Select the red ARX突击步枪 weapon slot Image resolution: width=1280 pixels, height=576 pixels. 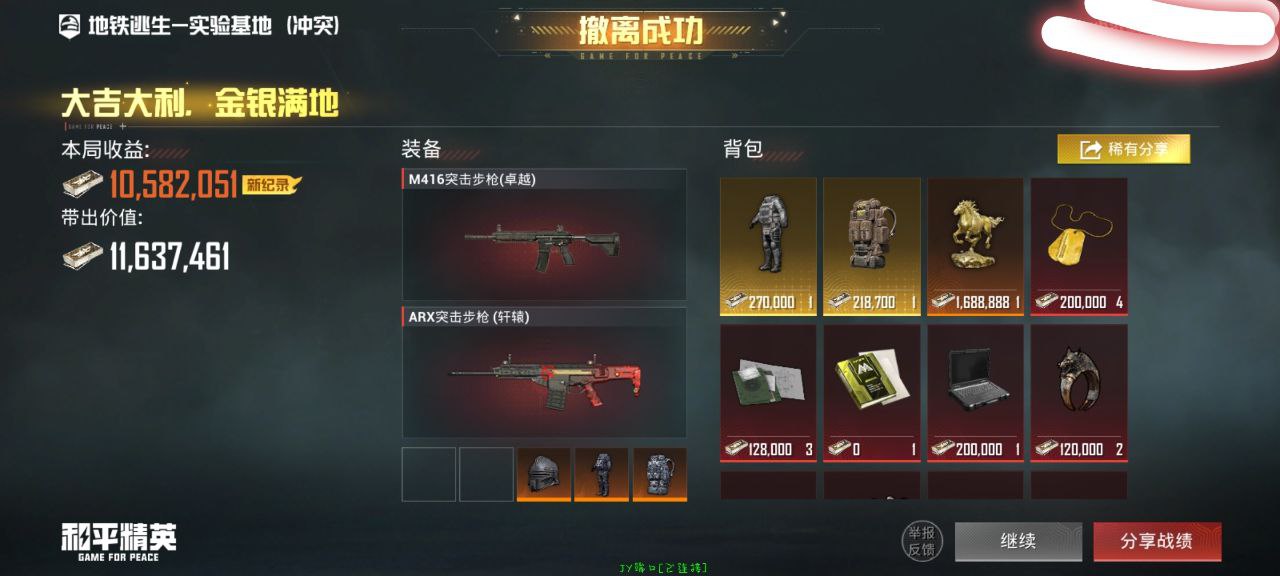(544, 372)
